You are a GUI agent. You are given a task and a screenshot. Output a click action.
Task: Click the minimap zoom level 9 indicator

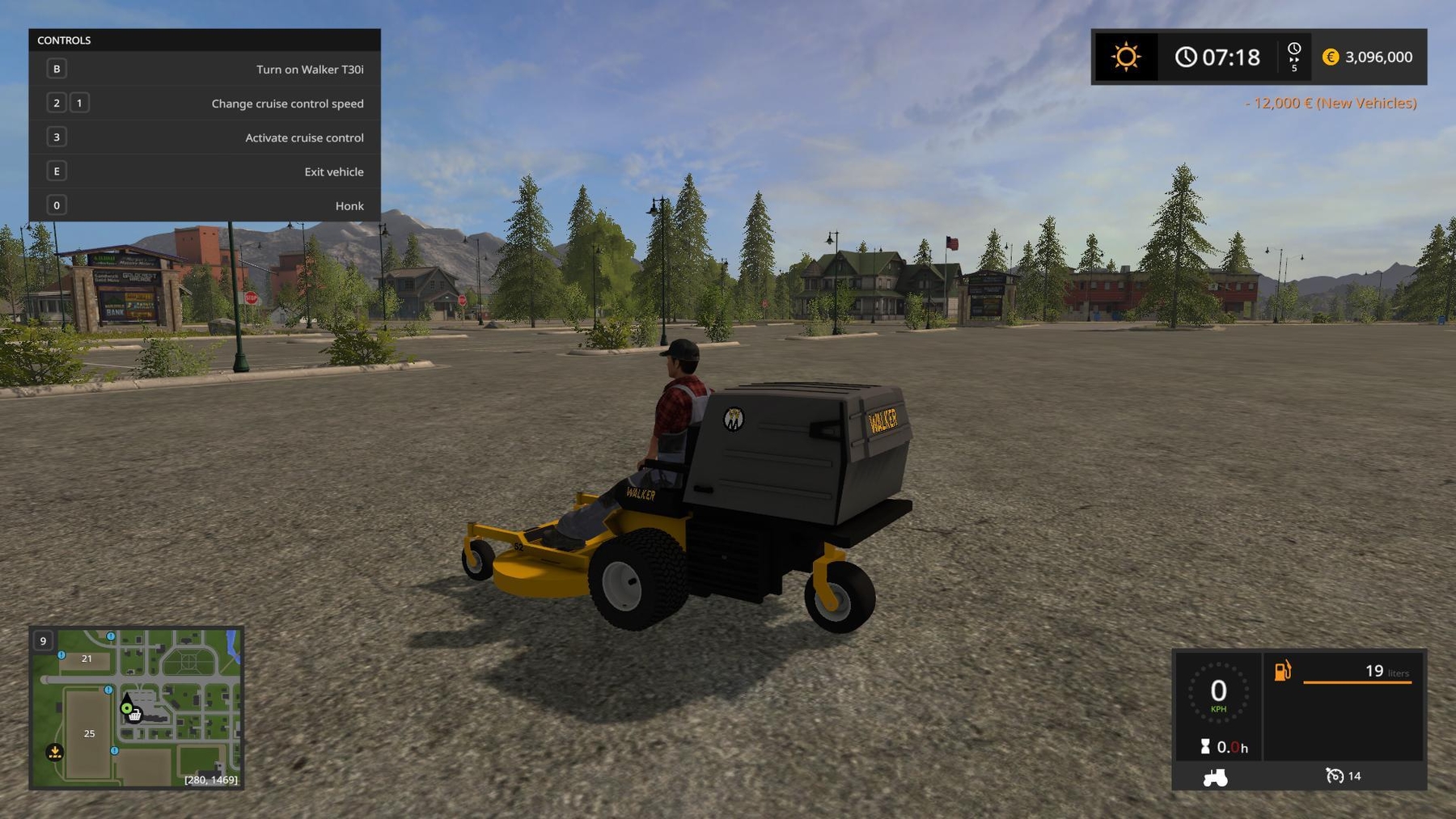coord(43,640)
